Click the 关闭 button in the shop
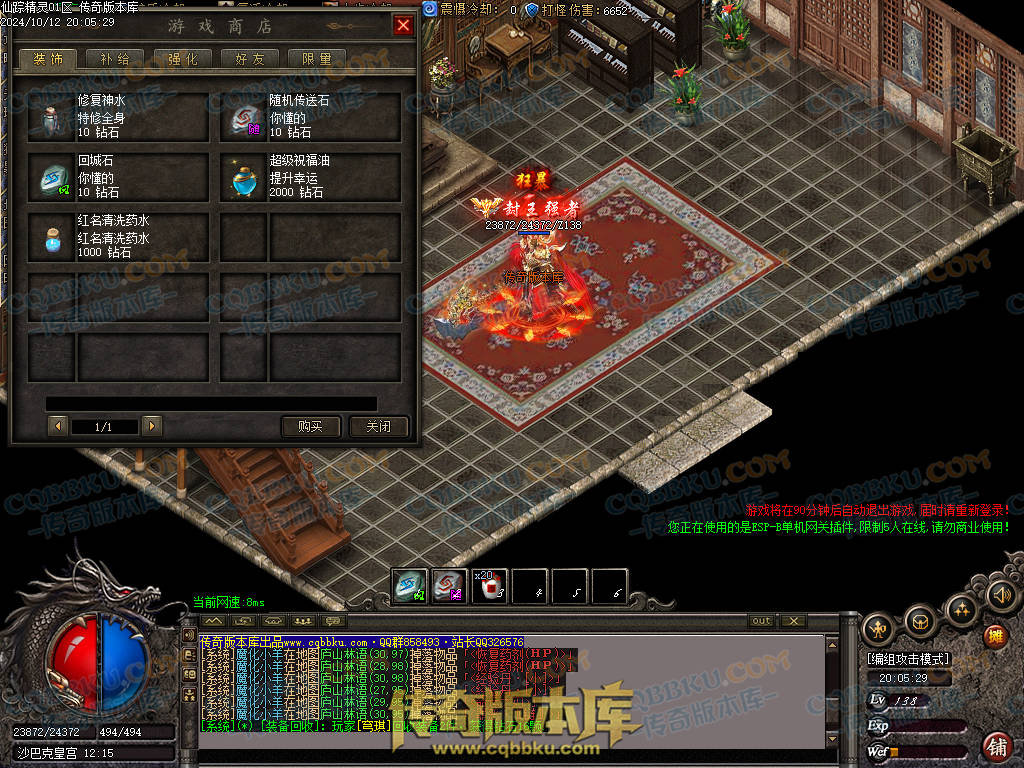The width and height of the screenshot is (1024, 768). 379,427
